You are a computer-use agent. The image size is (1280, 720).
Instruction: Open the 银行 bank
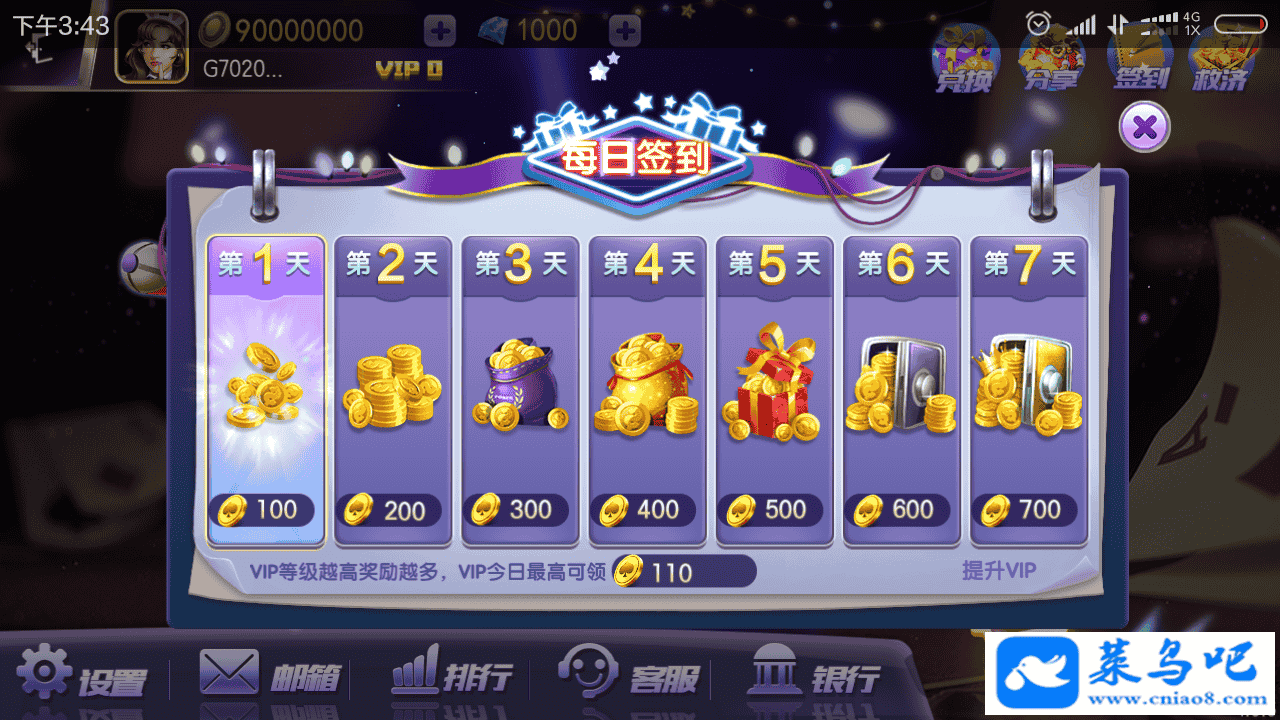tap(814, 675)
